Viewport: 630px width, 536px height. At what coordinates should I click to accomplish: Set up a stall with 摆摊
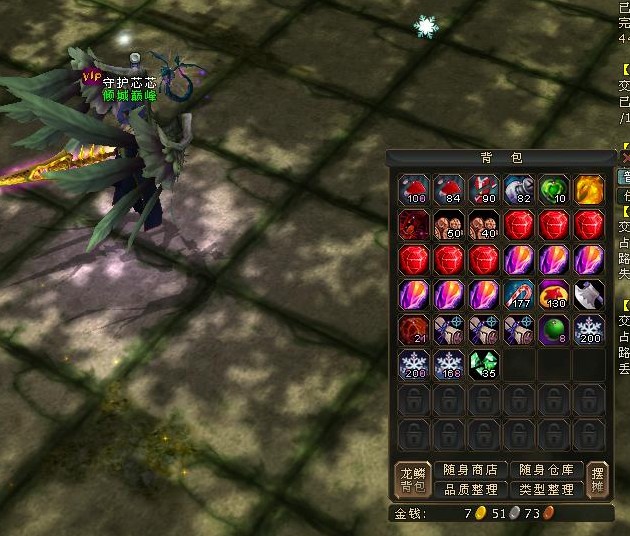click(x=597, y=480)
